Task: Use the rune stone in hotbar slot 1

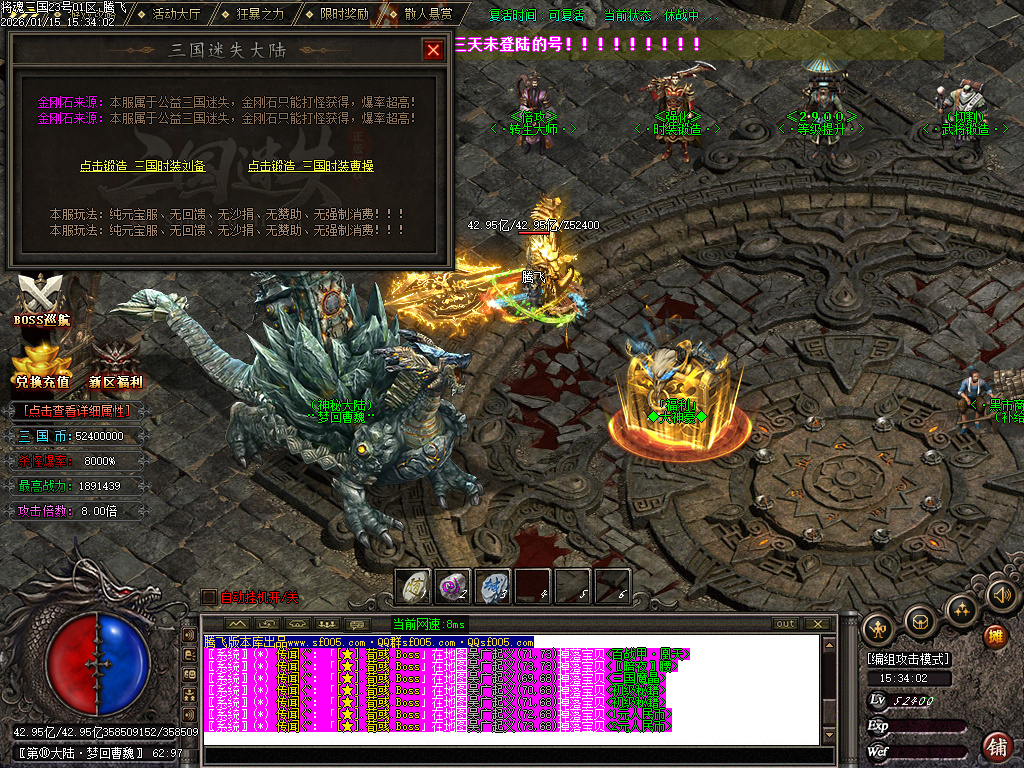Action: pyautogui.click(x=413, y=586)
